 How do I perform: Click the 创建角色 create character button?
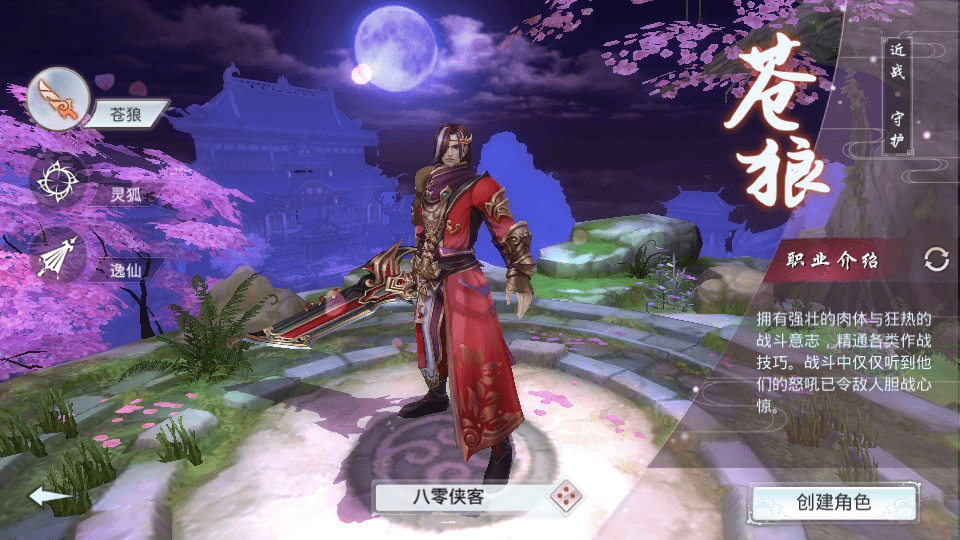833,501
